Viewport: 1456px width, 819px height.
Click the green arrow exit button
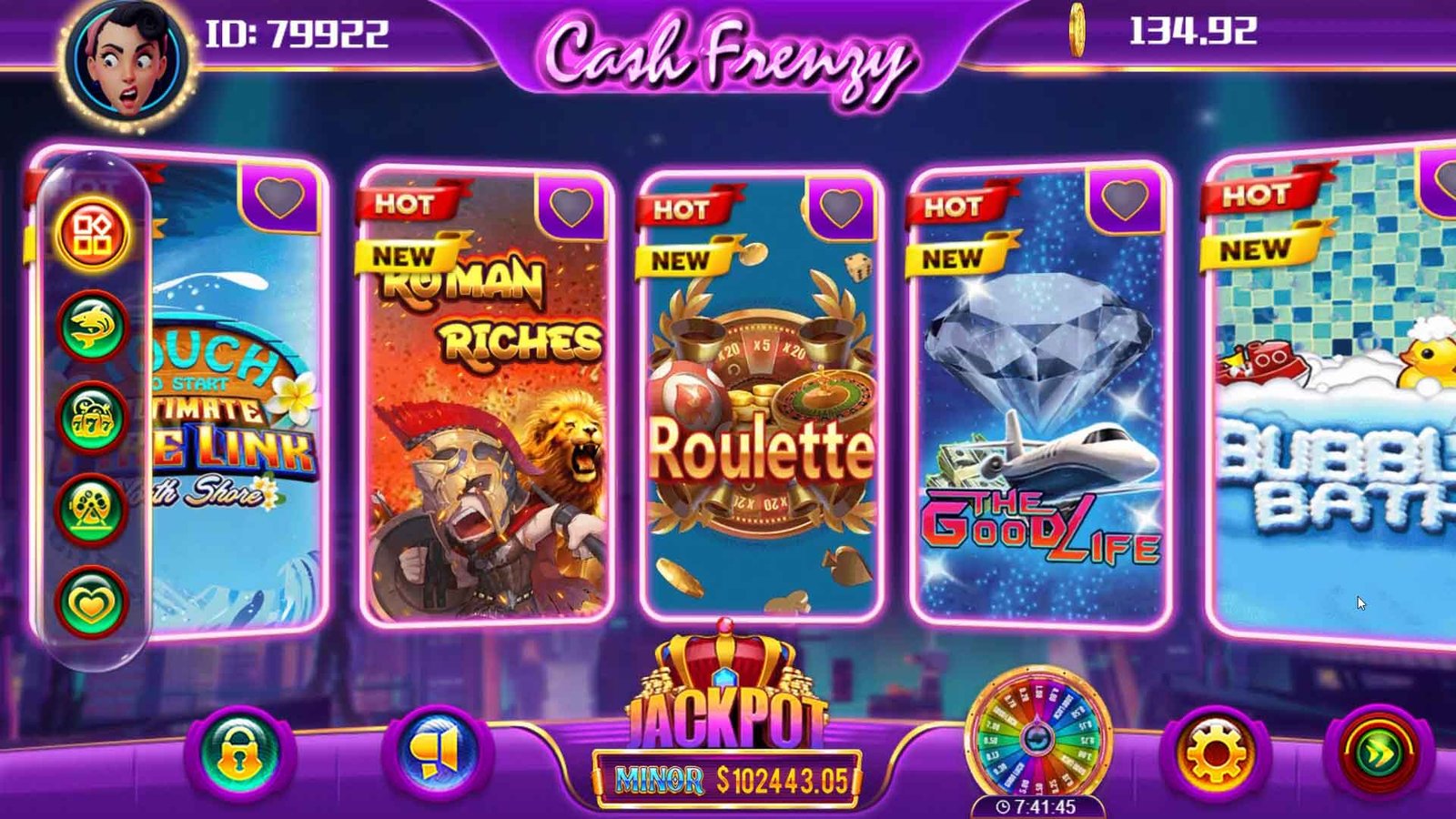1378,753
